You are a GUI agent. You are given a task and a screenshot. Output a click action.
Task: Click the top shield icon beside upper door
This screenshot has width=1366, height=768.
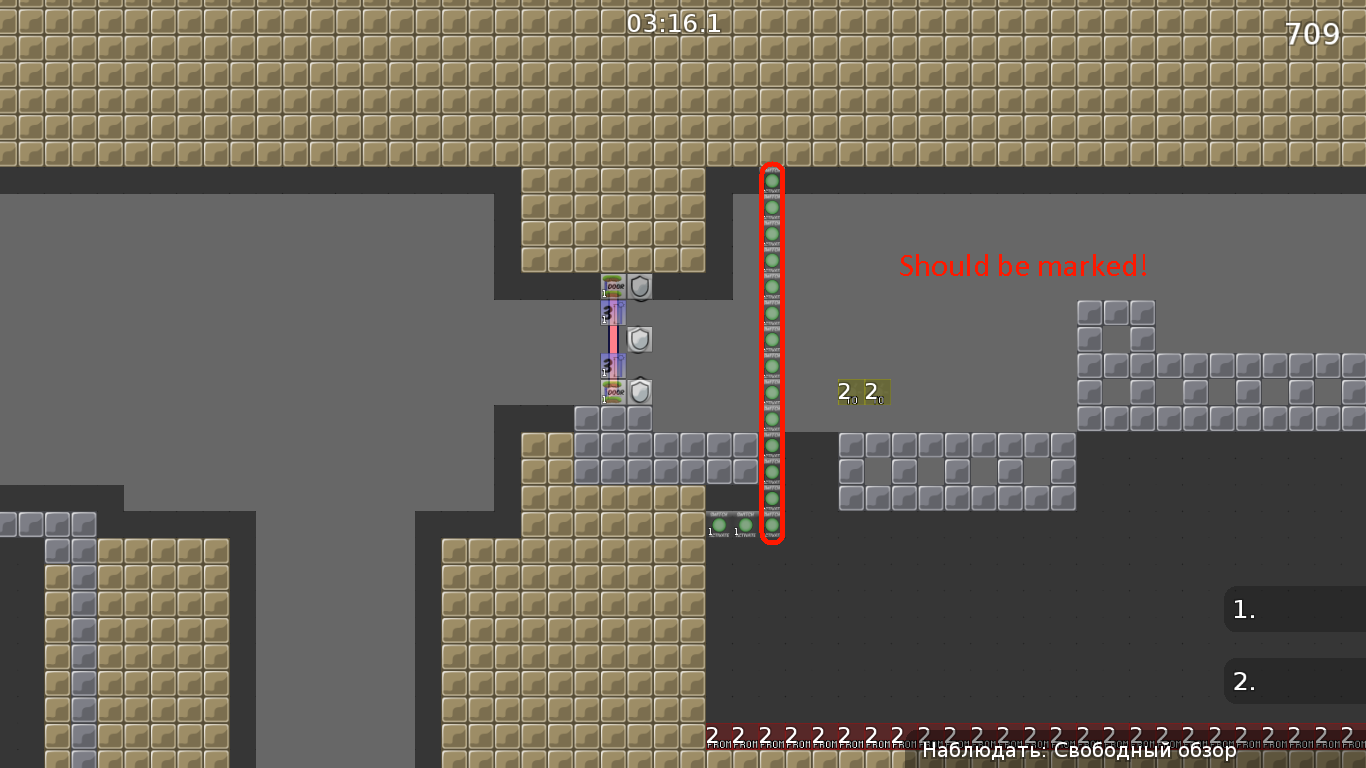click(640, 287)
